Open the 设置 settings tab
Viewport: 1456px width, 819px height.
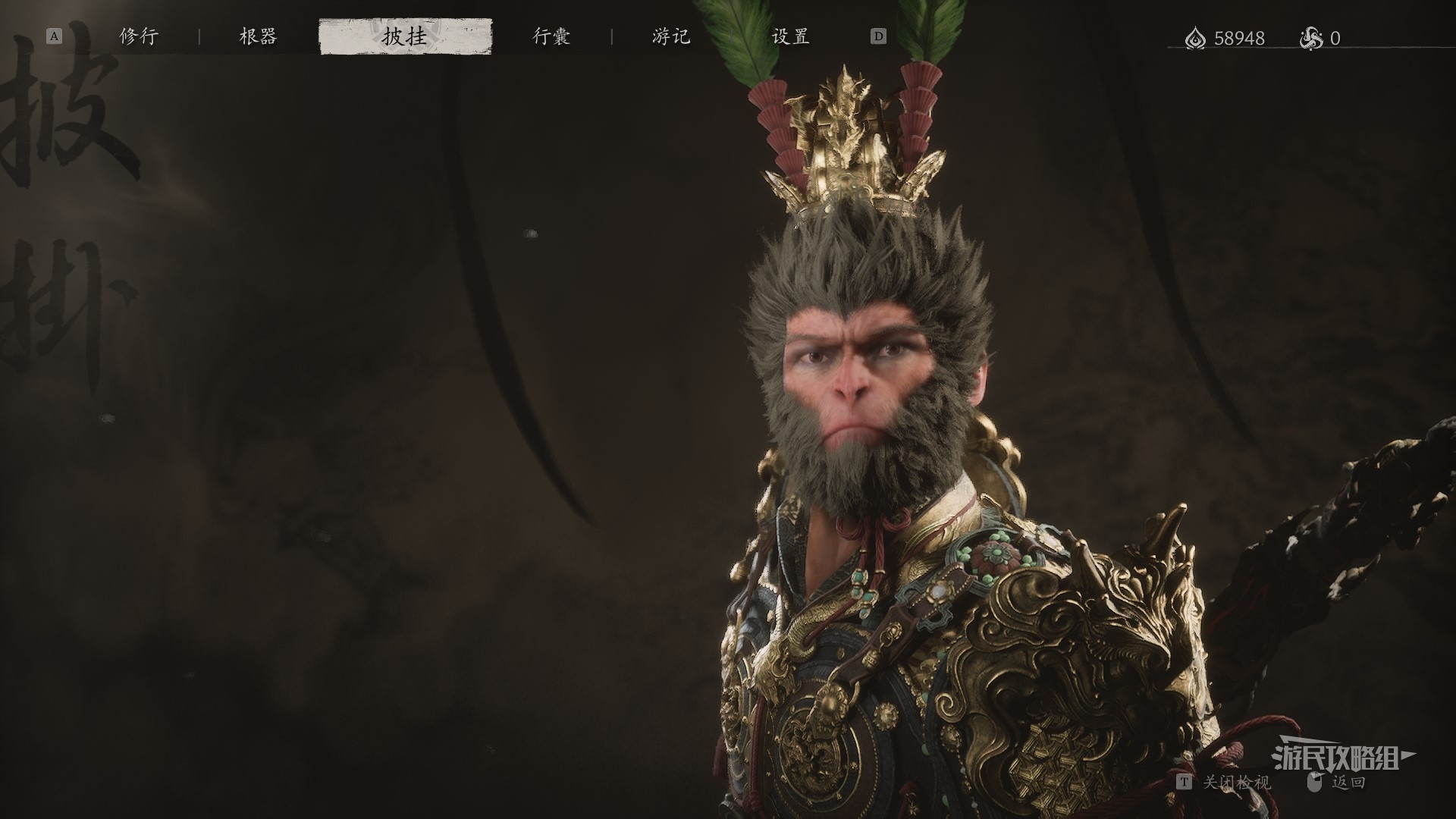point(790,36)
